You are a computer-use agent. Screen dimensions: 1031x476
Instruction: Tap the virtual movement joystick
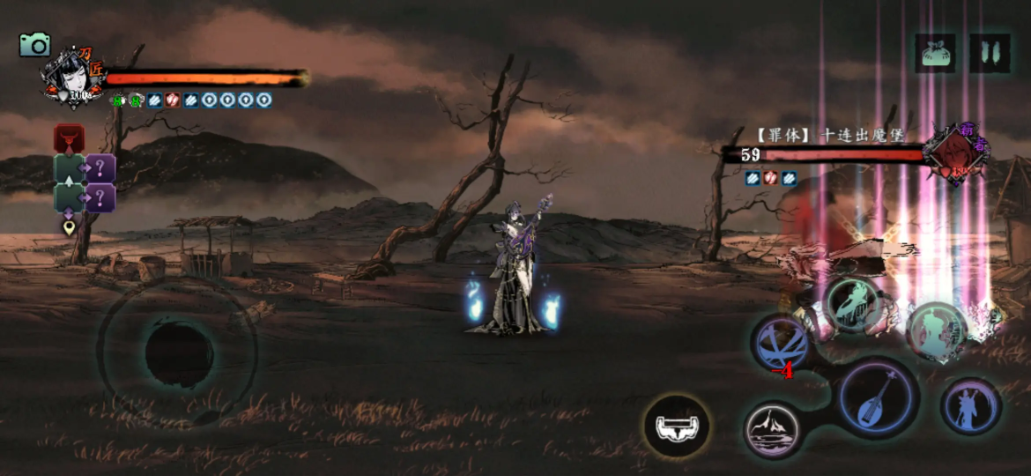(177, 350)
